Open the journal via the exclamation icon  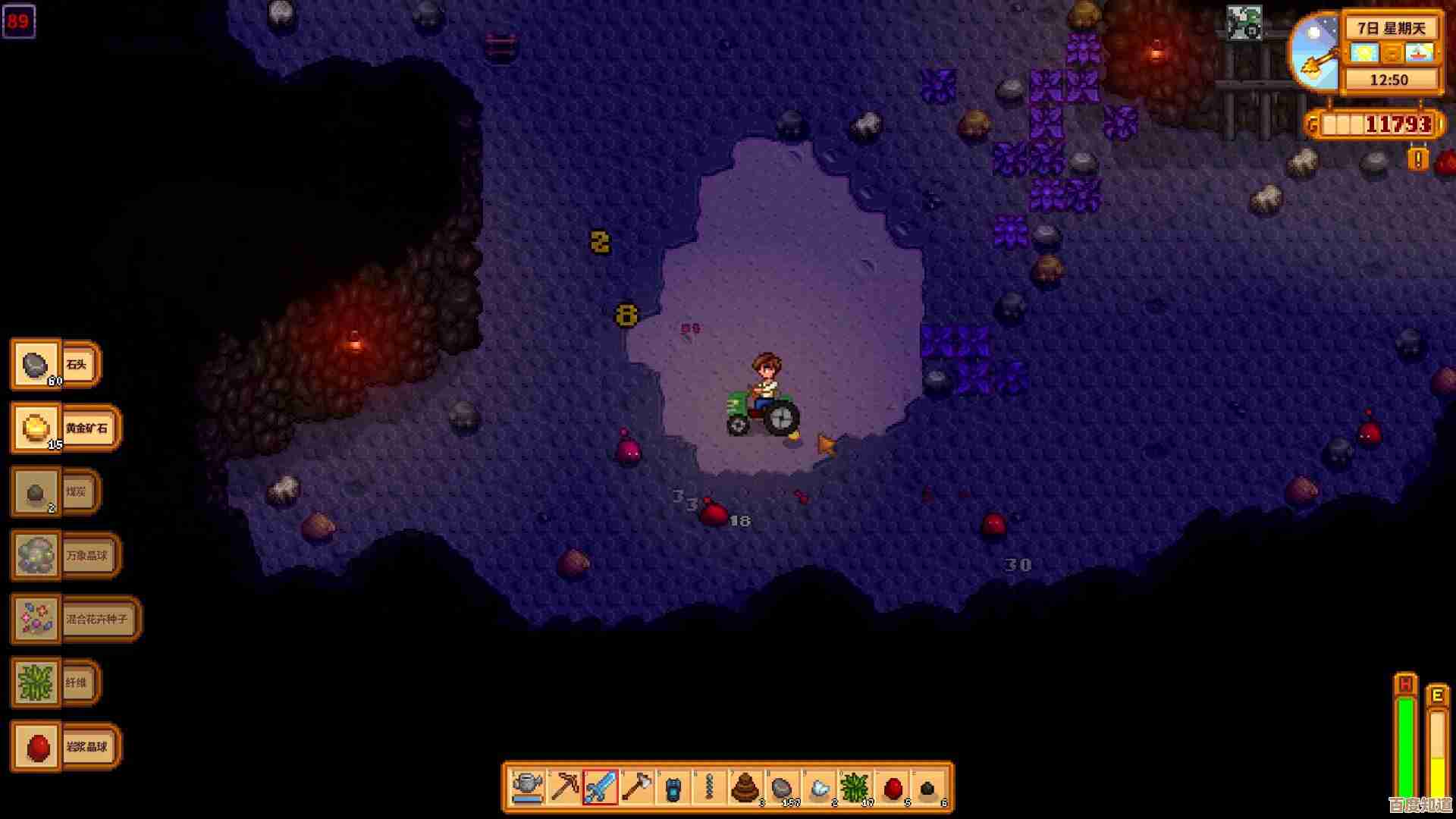point(1417,159)
